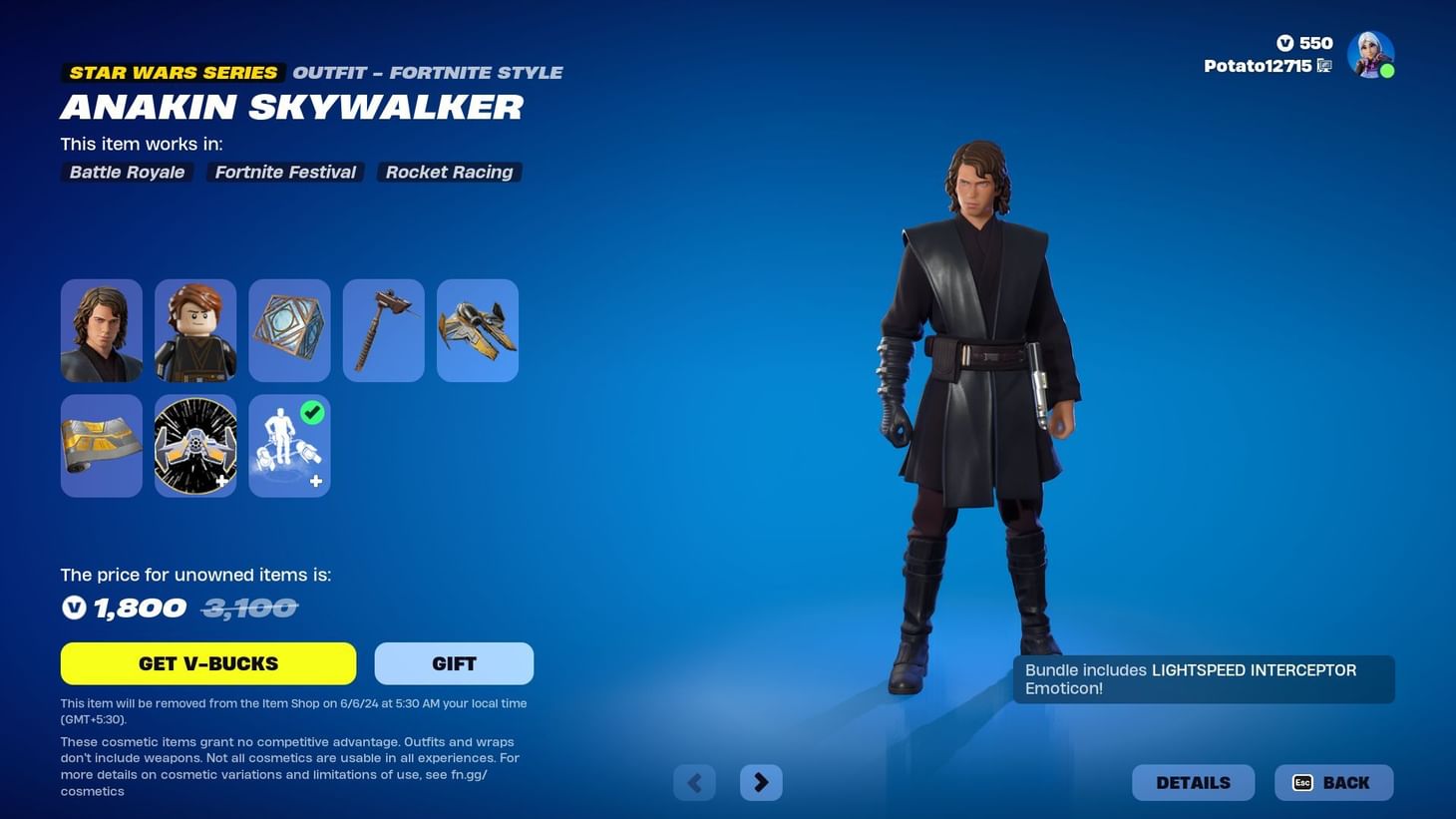Open item DETAILS at bottom right

point(1193,782)
